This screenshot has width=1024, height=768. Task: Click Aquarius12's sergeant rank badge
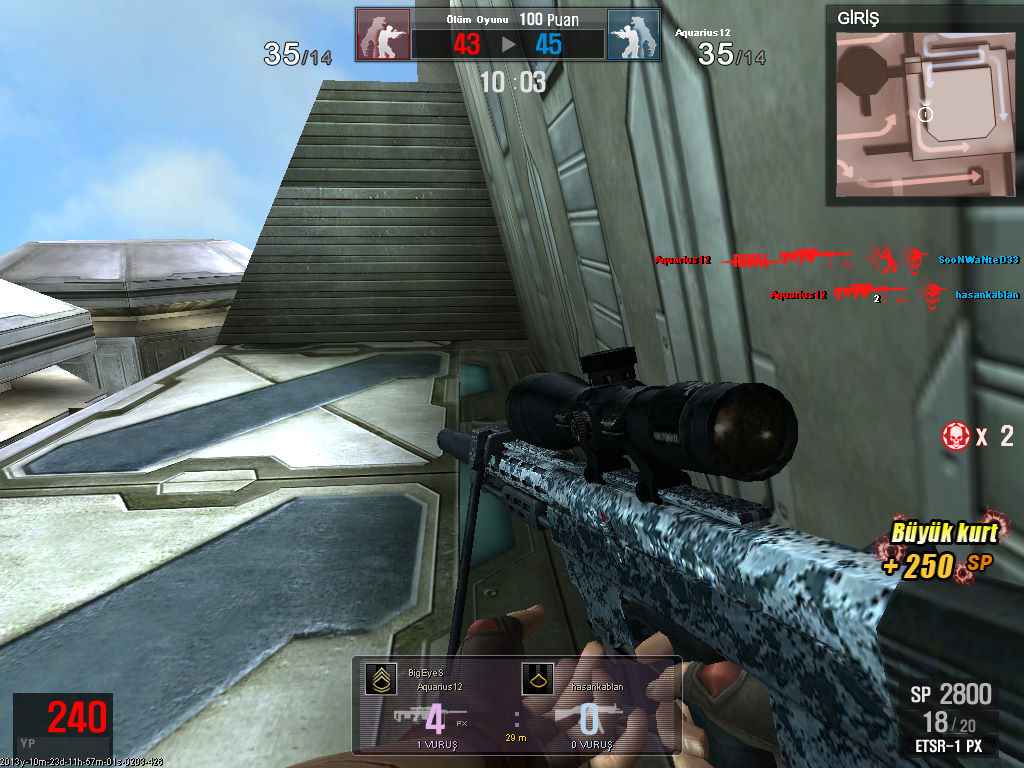tap(380, 680)
